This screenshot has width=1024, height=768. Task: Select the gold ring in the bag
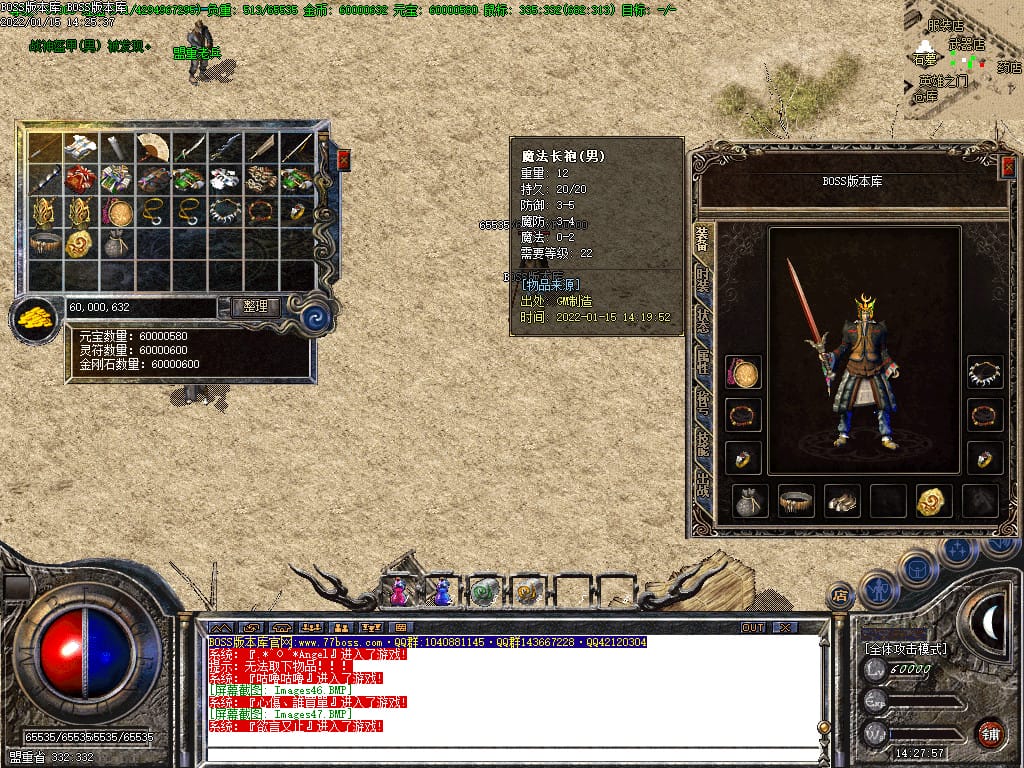click(298, 211)
